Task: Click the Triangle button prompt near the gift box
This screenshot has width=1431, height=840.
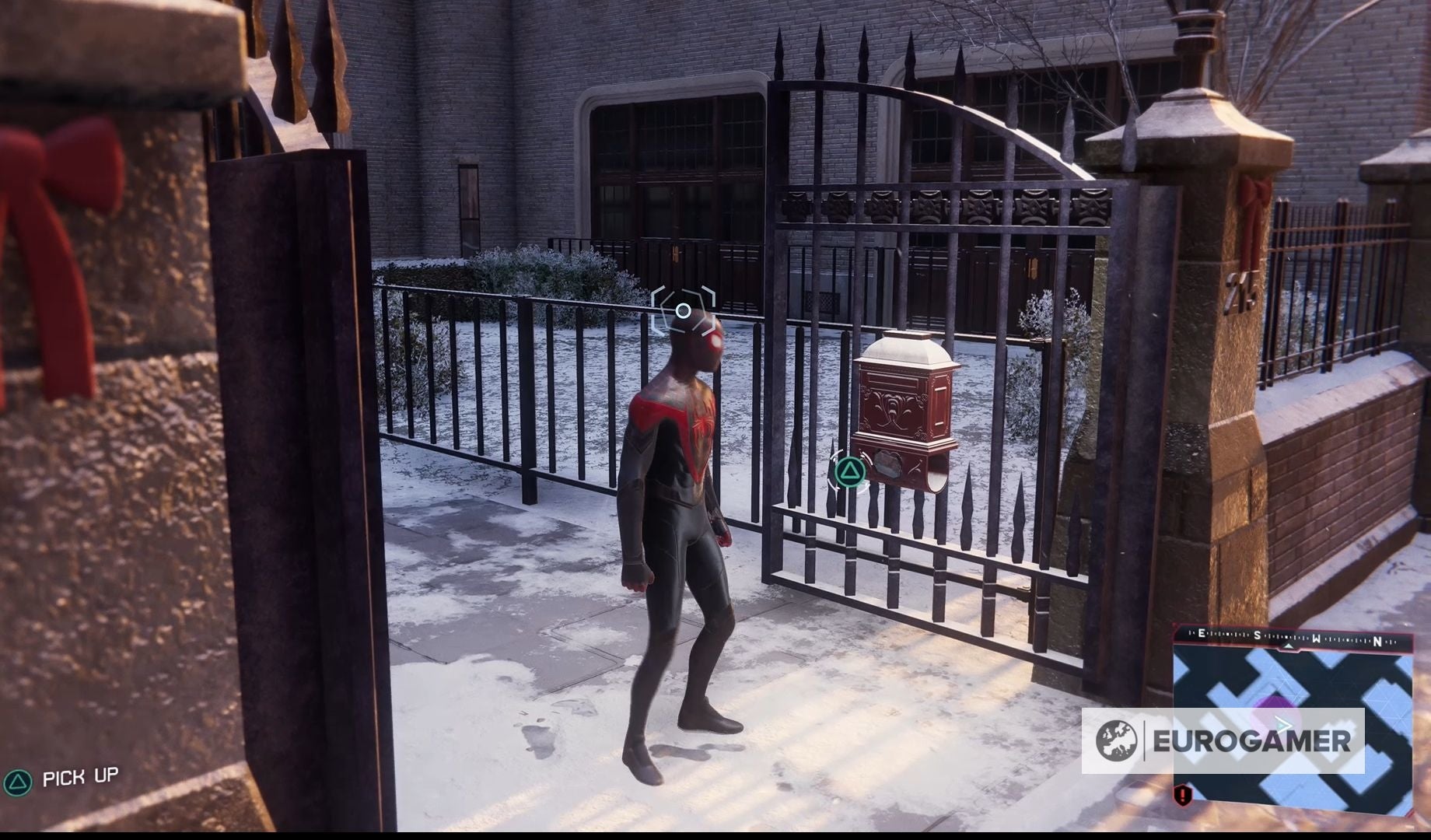Action: pyautogui.click(x=850, y=471)
